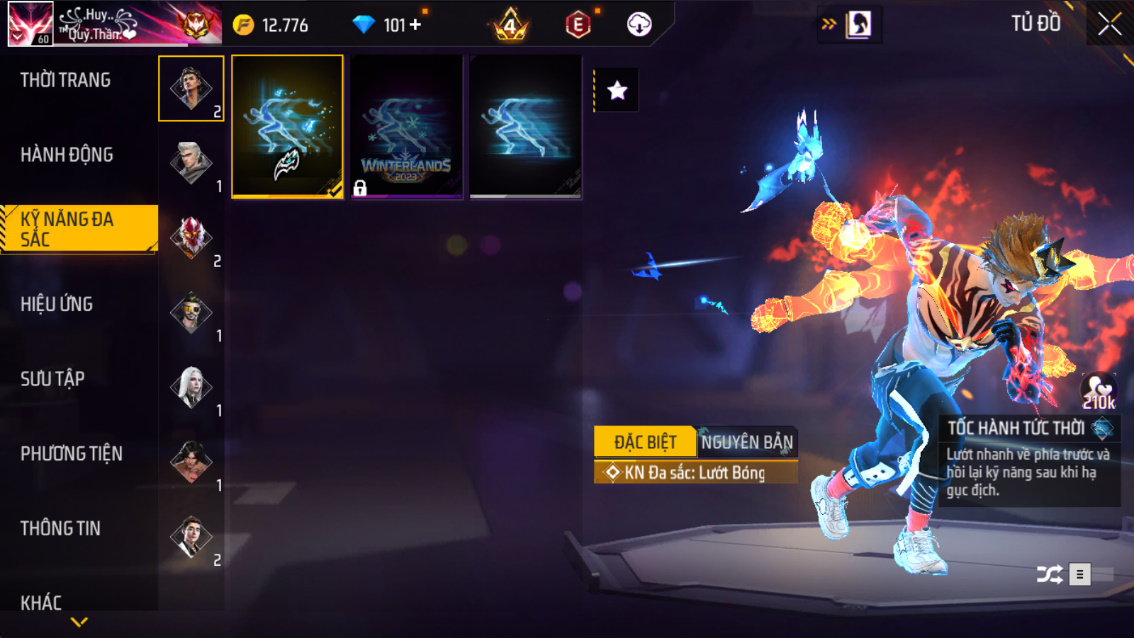Choose the Winterlands 2023 locked skill skin
This screenshot has width=1134, height=638.
[x=406, y=127]
